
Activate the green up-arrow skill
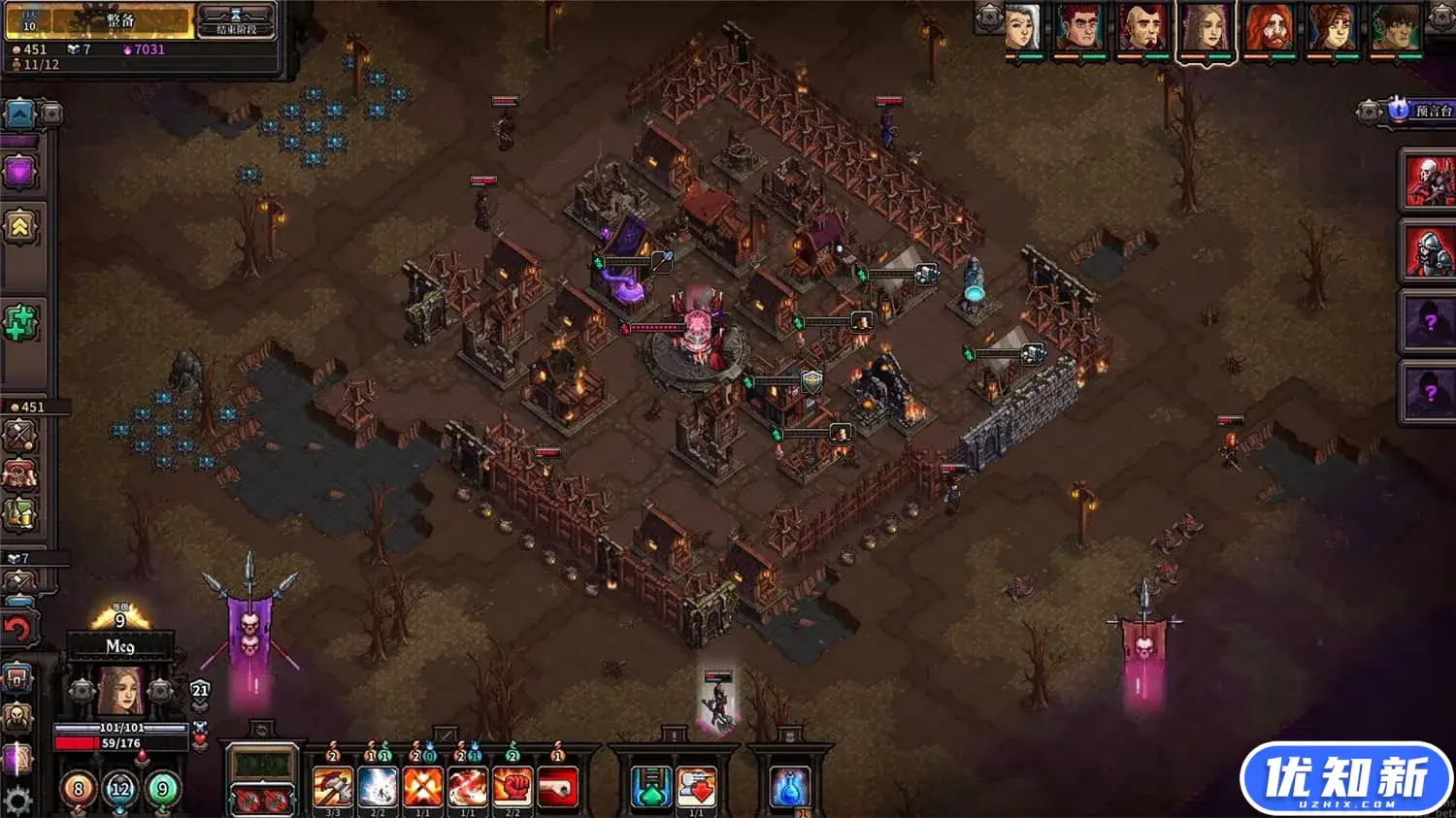click(651, 786)
